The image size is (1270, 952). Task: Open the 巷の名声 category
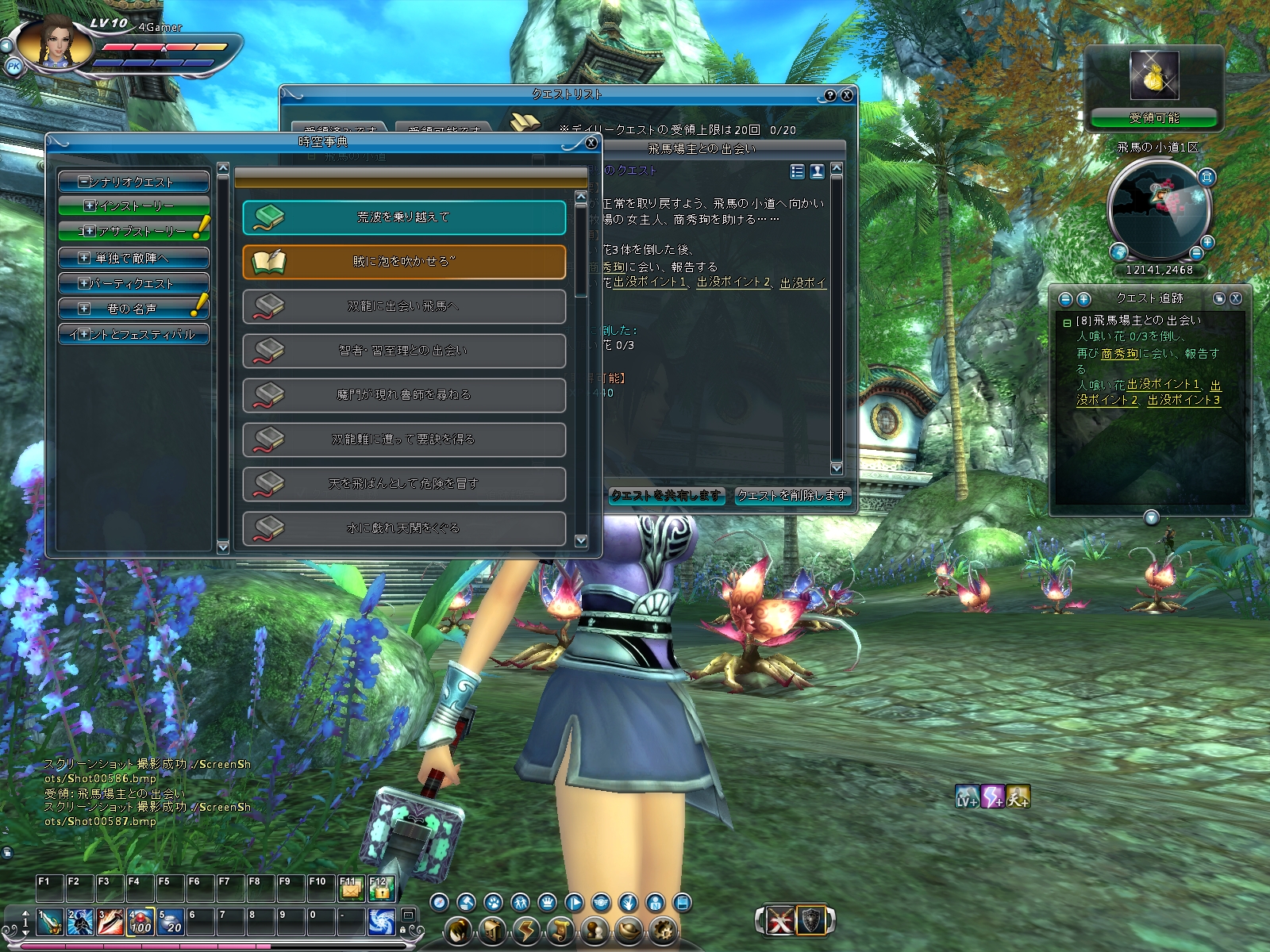(x=84, y=309)
